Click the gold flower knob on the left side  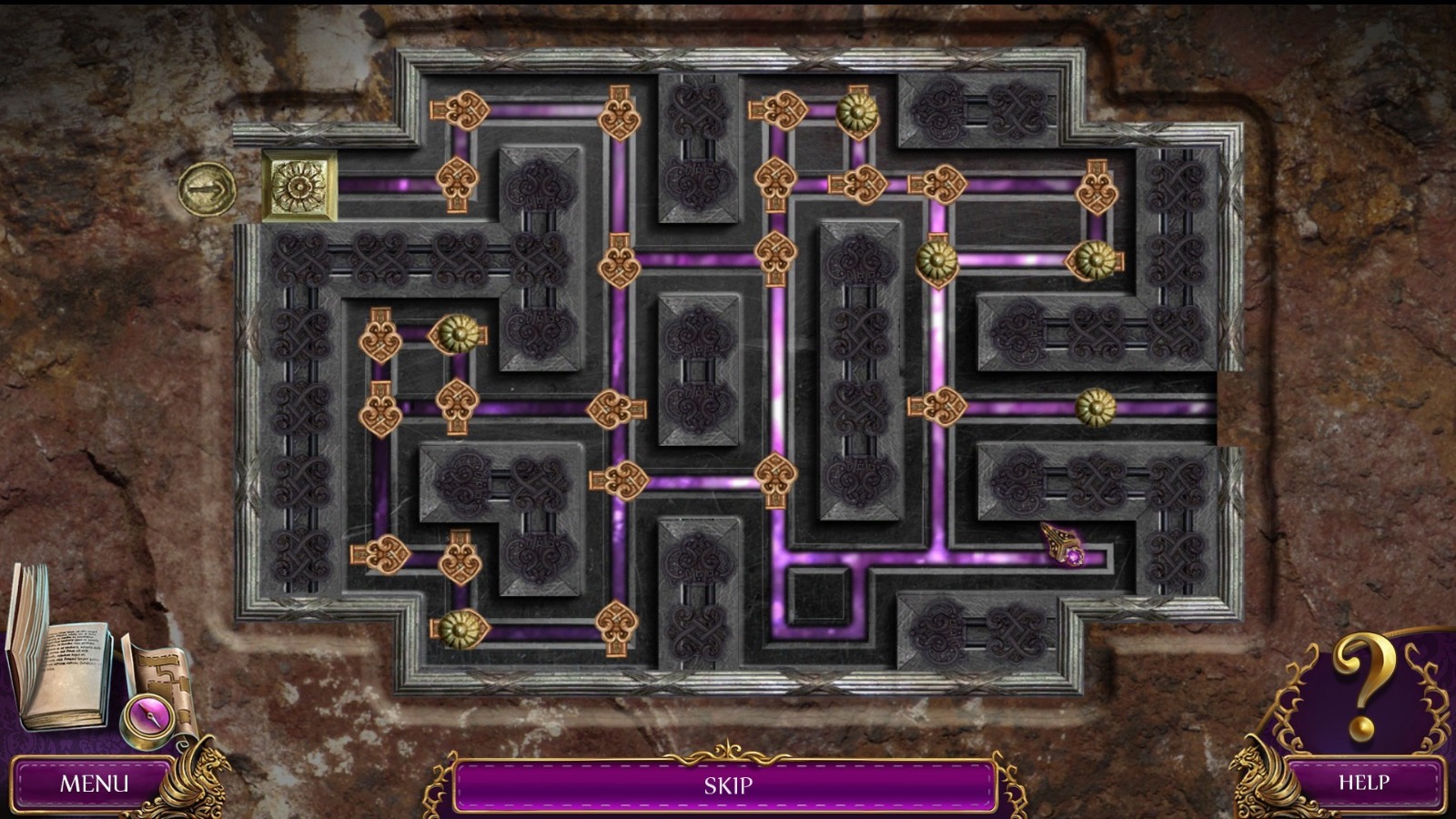[x=460, y=335]
